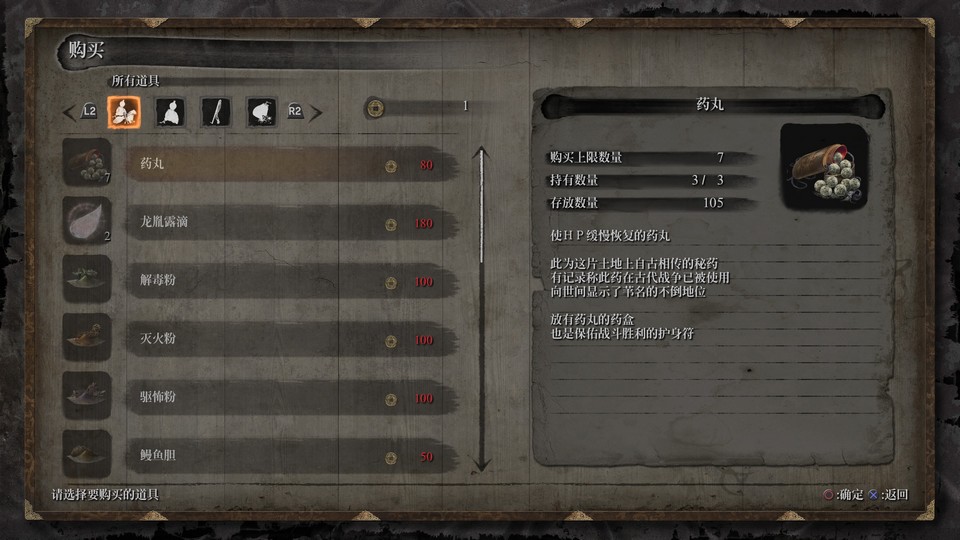This screenshot has width=960, height=540.
Task: Click the left arrow beside category tabs
Action: pyautogui.click(x=69, y=112)
